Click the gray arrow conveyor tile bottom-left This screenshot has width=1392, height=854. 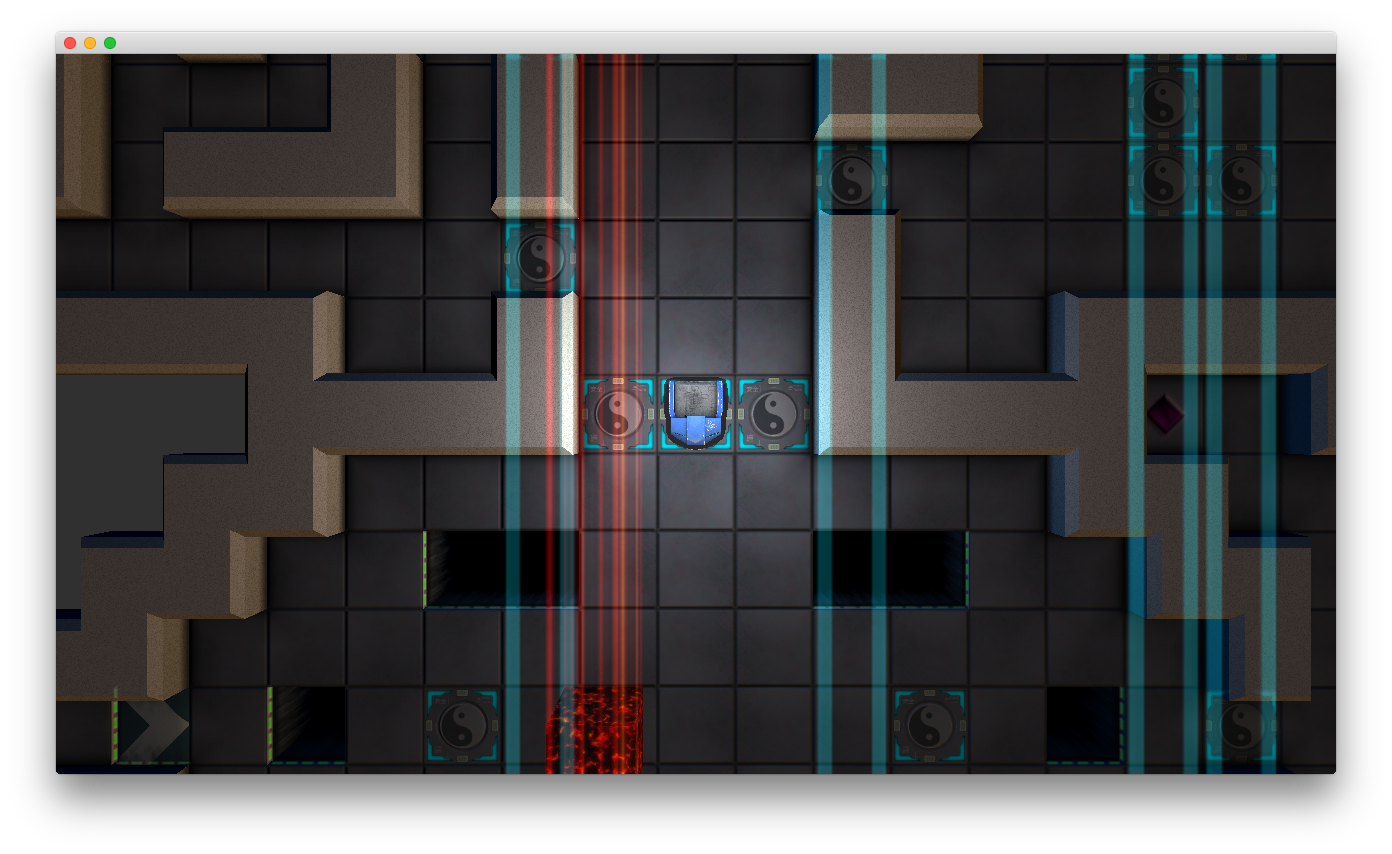[152, 728]
